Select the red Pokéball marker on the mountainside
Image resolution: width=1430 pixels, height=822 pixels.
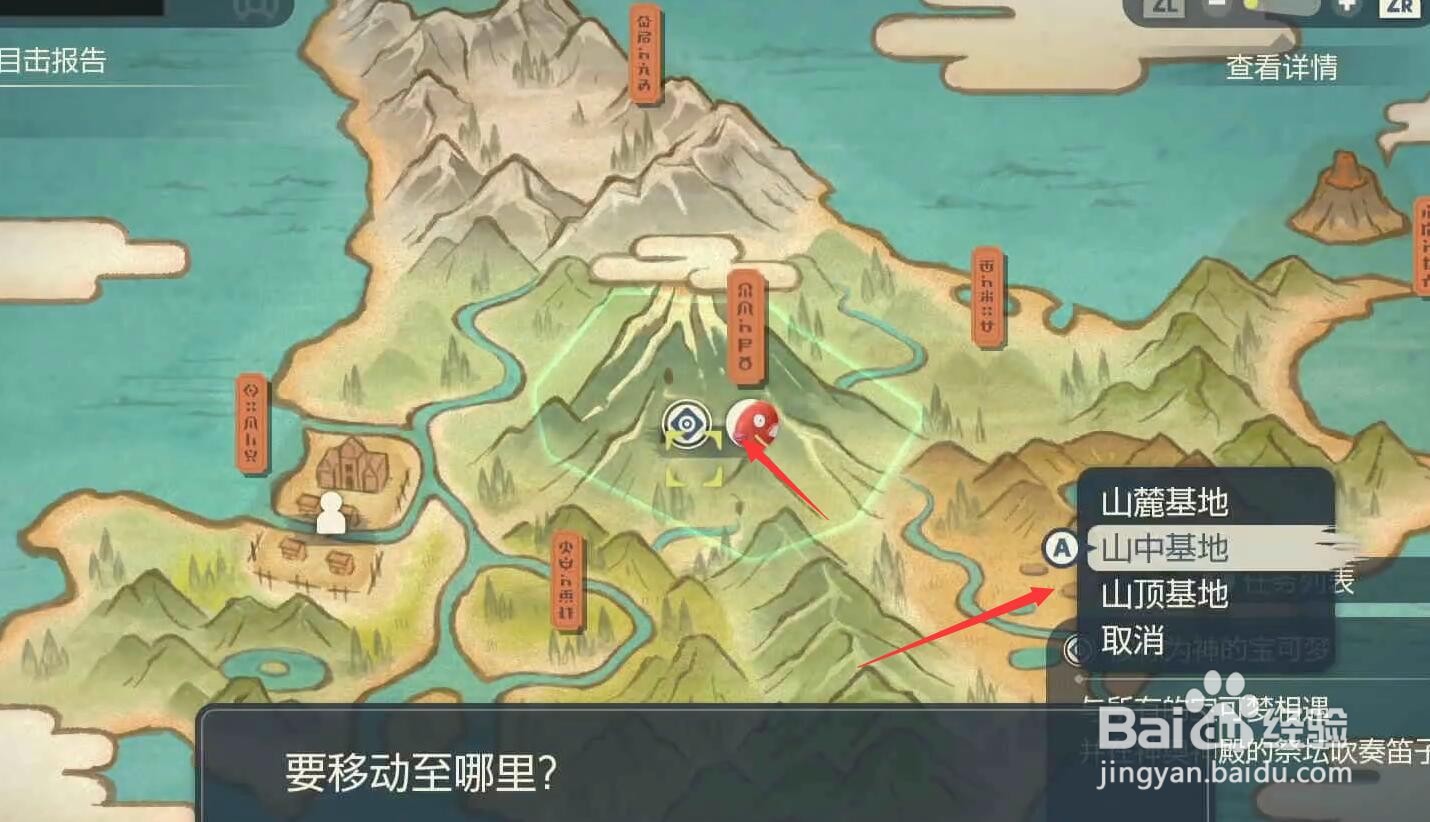point(755,421)
